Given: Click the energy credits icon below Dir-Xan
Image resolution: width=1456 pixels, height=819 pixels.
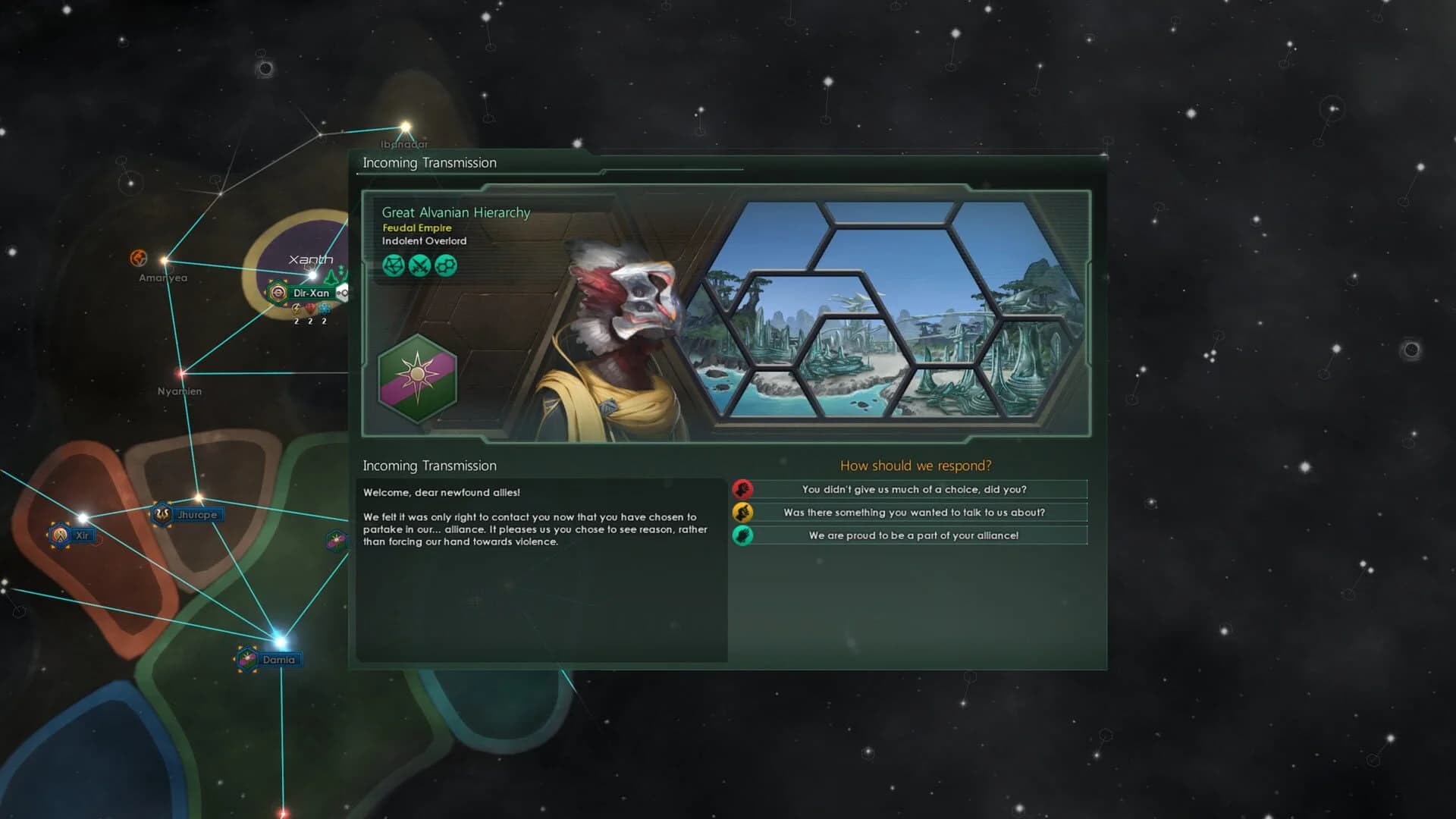Looking at the screenshot, I should click(x=297, y=310).
